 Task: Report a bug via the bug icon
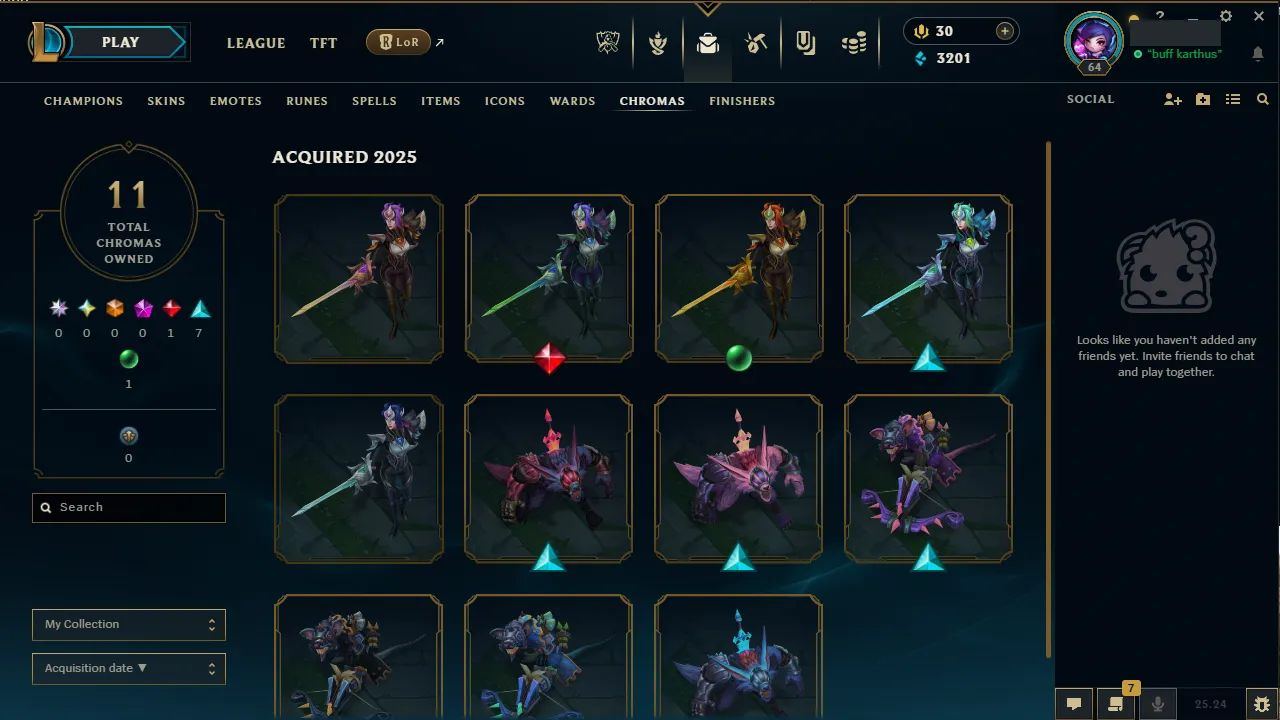1262,703
